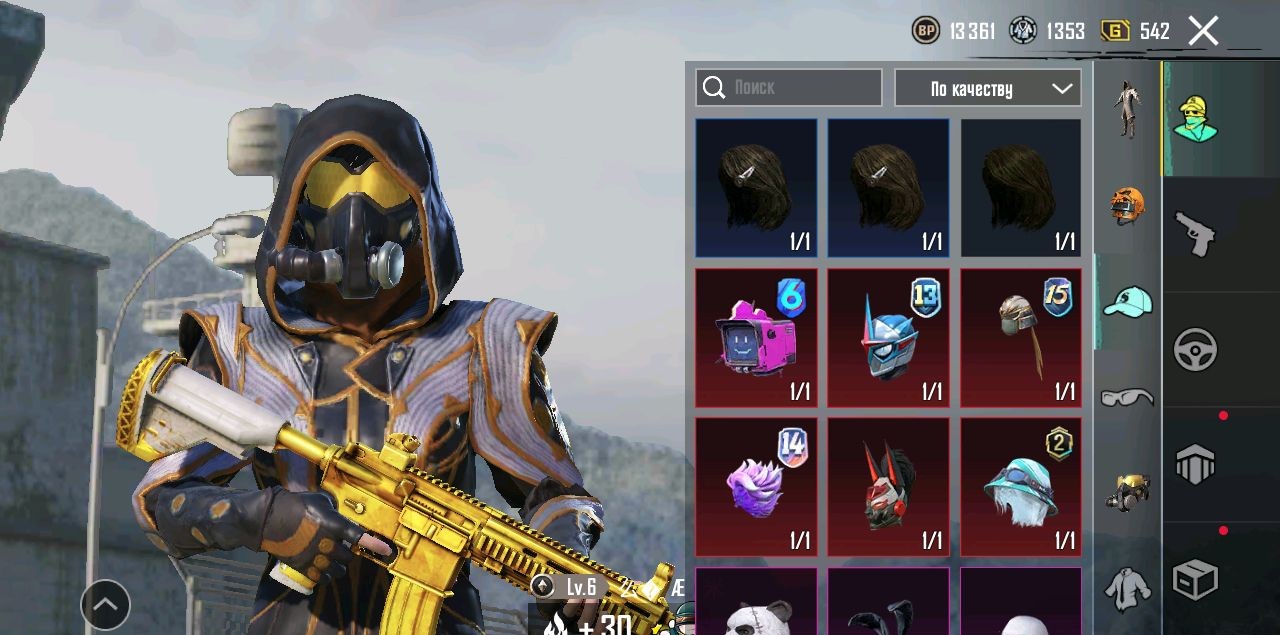The width and height of the screenshot is (1280, 635).
Task: Choose the teal bucket hat item
Action: coord(1020,487)
